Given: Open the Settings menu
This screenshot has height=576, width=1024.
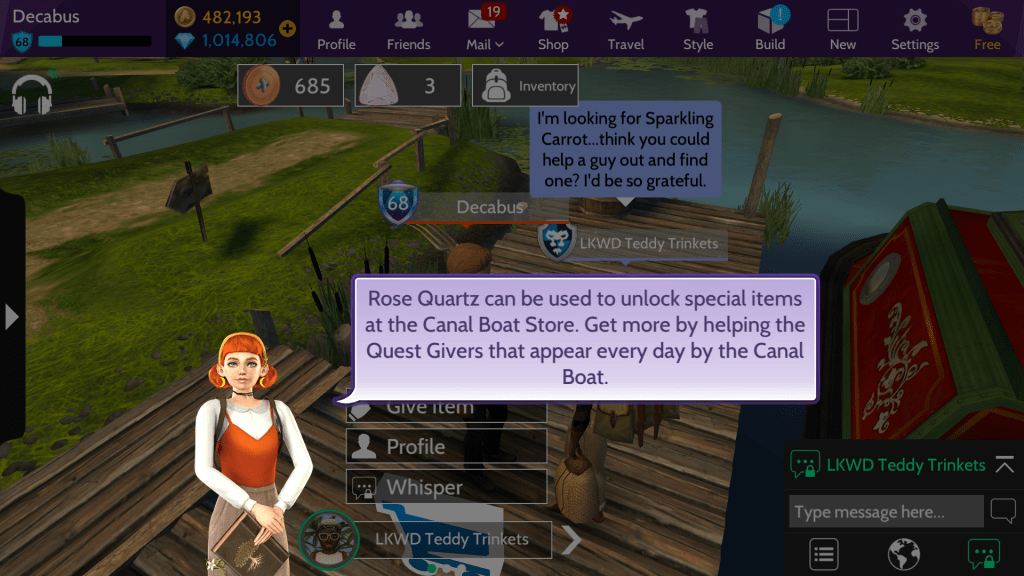Looking at the screenshot, I should click(x=914, y=29).
